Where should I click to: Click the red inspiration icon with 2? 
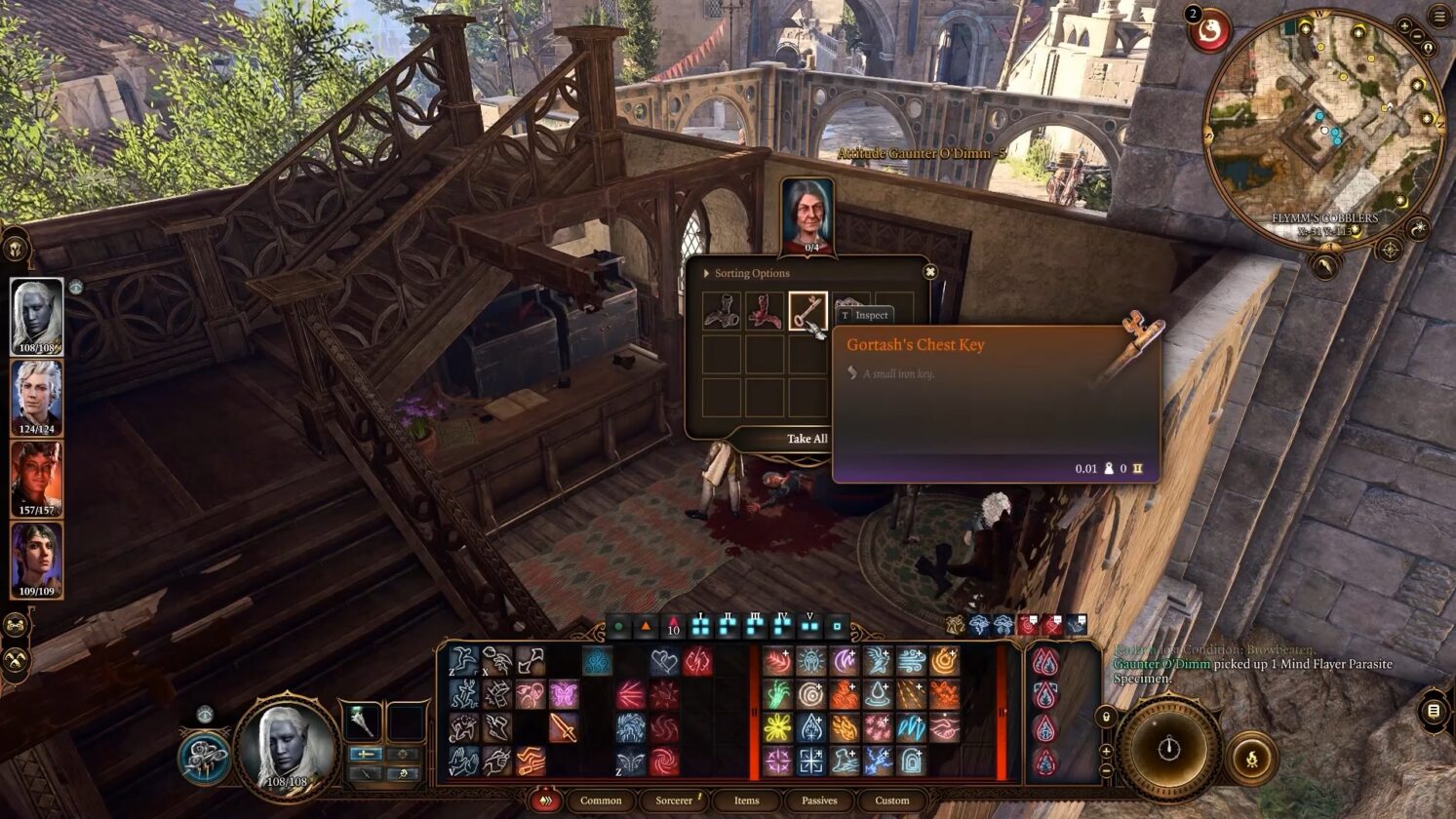pyautogui.click(x=1210, y=31)
